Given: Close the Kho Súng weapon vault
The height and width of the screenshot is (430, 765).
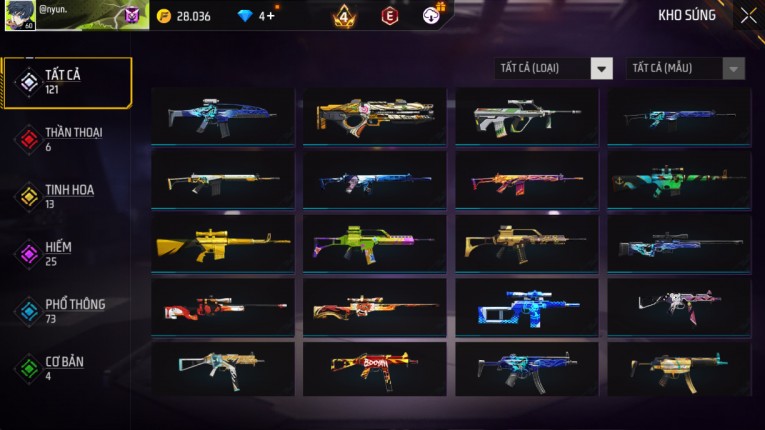Looking at the screenshot, I should (x=748, y=16).
